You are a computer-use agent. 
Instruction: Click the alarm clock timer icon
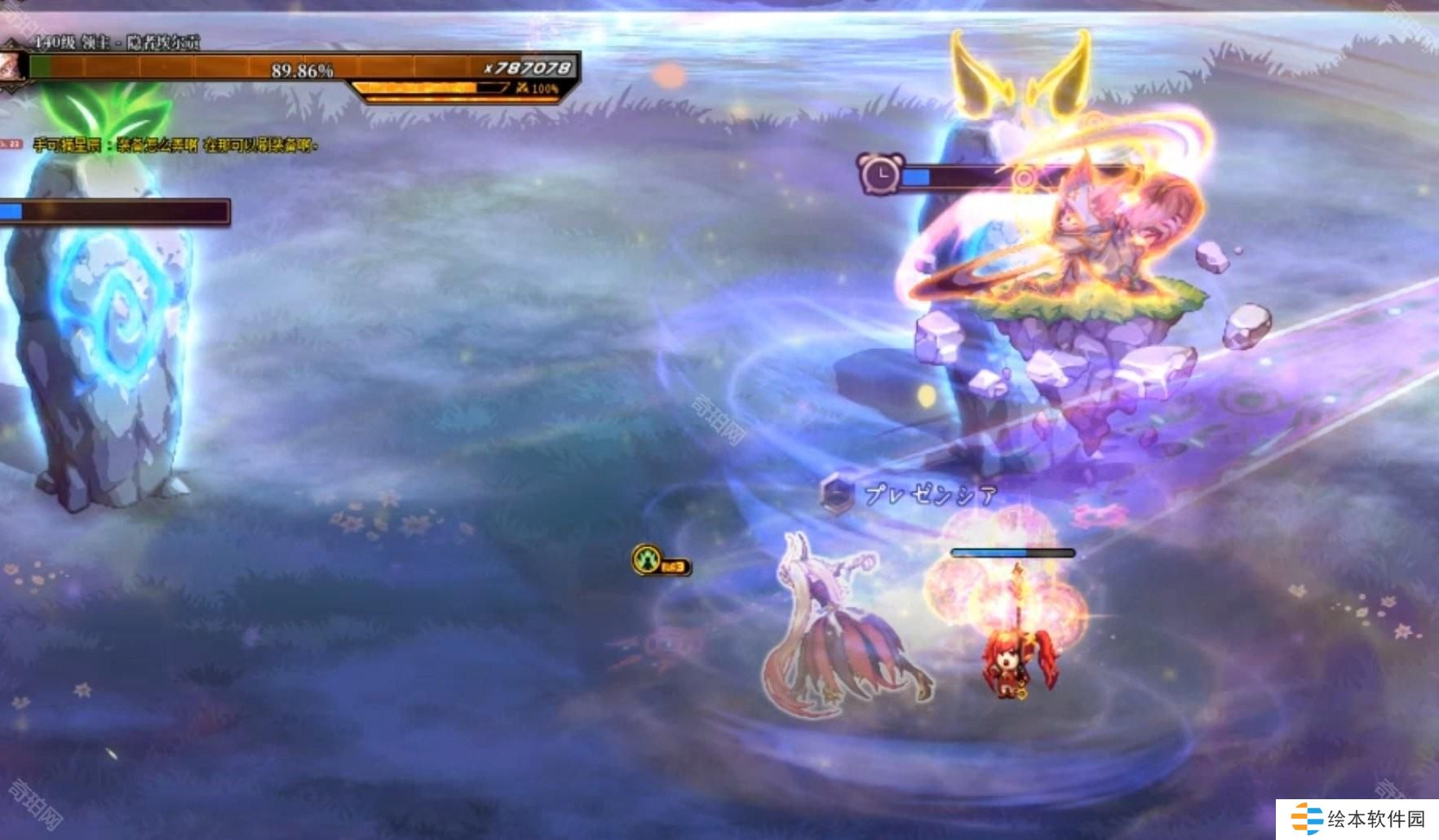(x=879, y=173)
